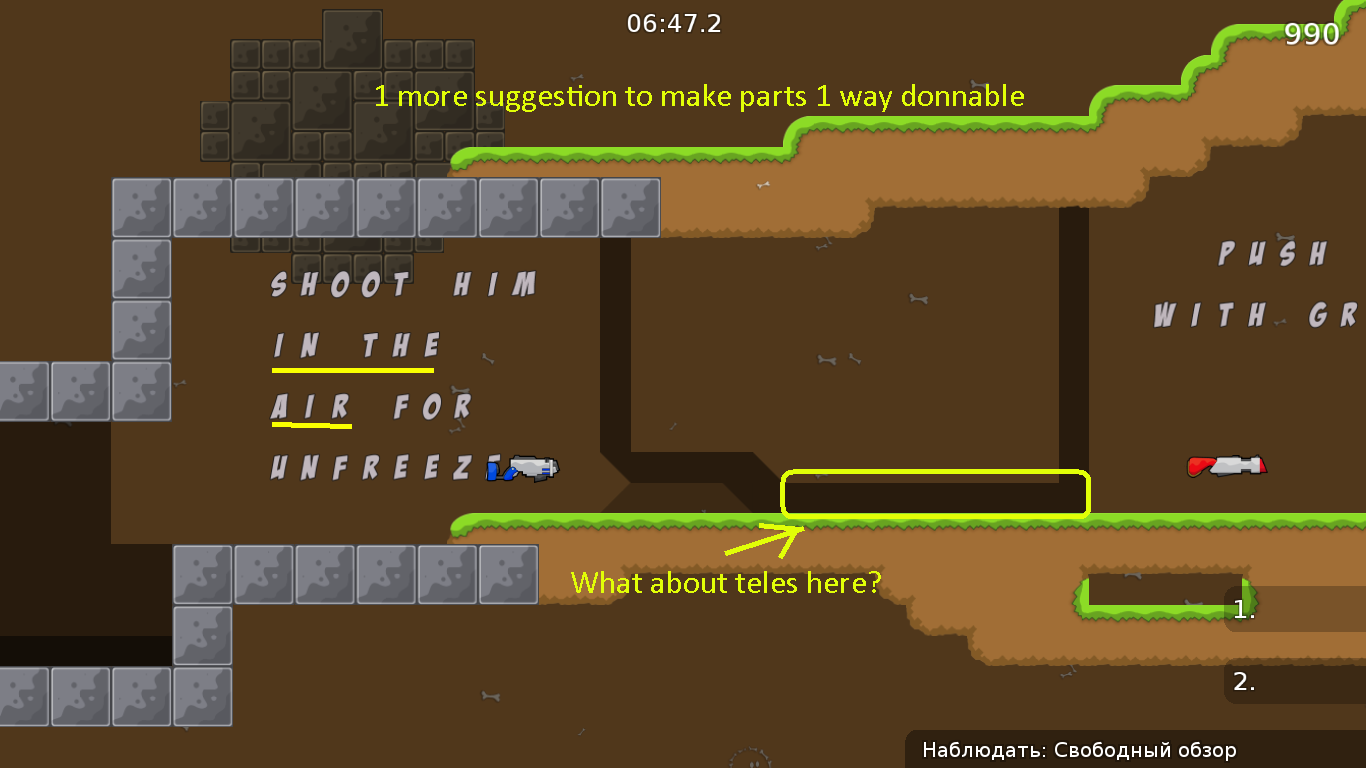
Task: Open the Наблюдать: Свободный обзор spectate bar
Action: (1079, 750)
